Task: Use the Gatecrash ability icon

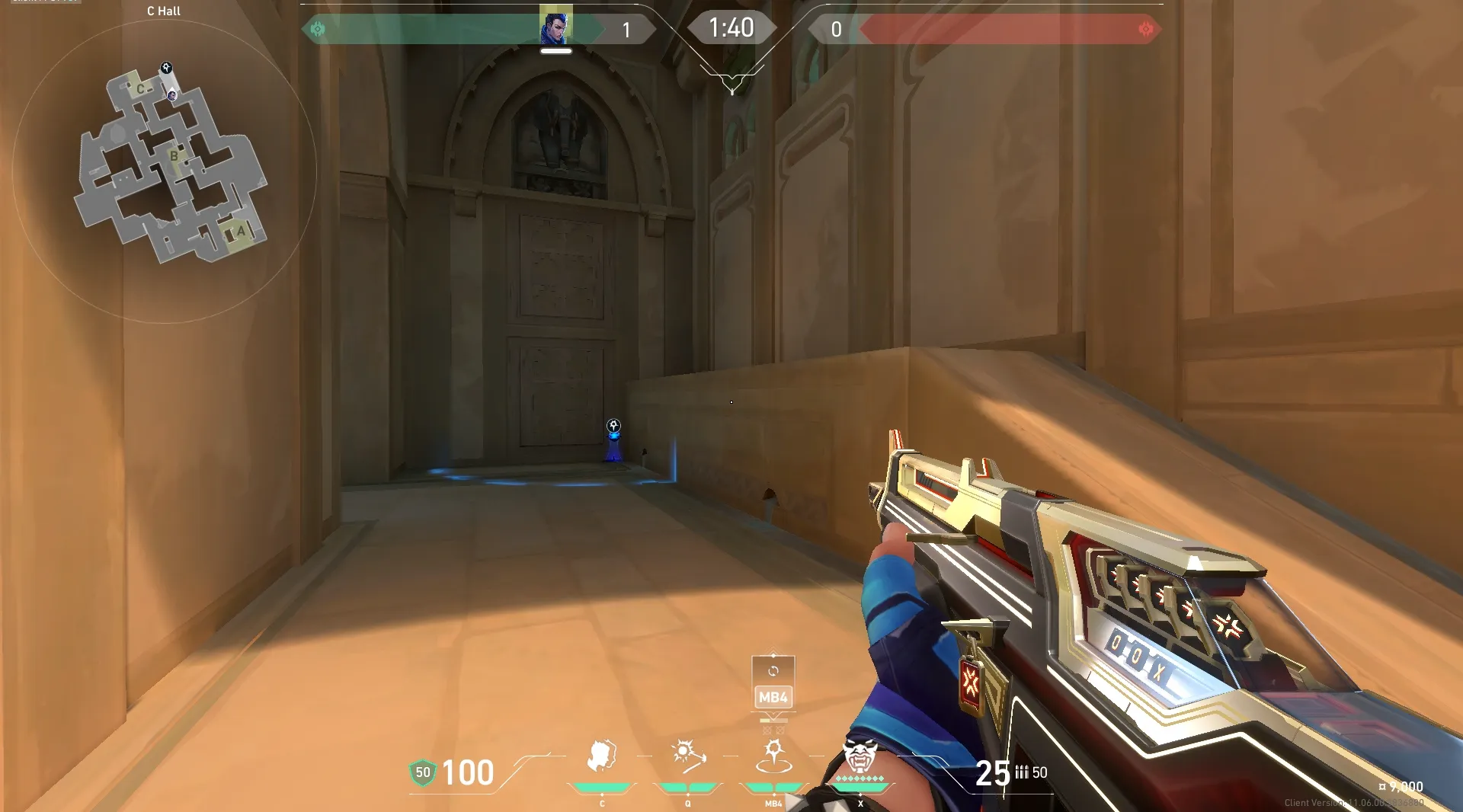Action: point(773,757)
